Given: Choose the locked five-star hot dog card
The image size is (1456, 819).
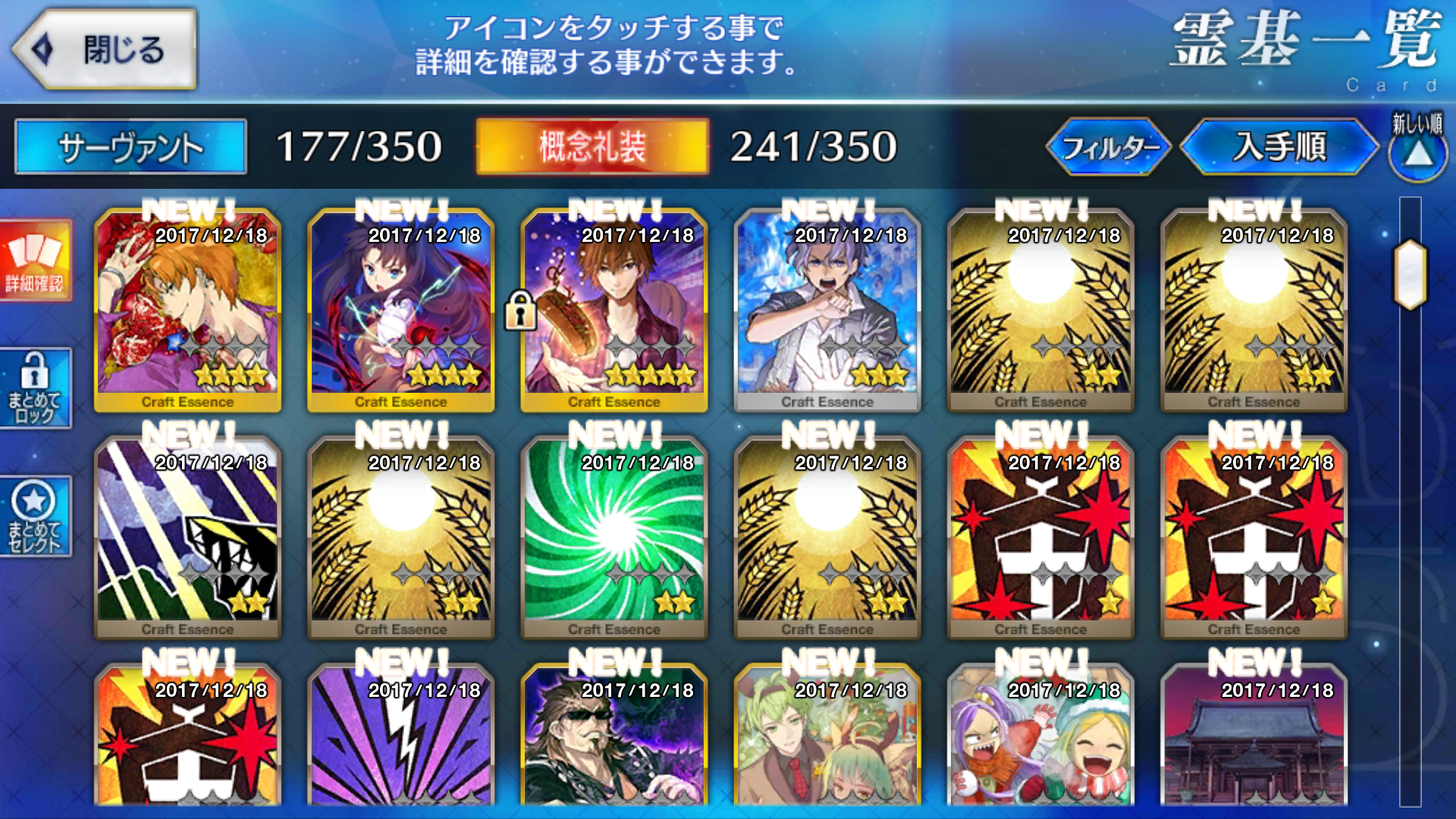Looking at the screenshot, I should click(x=614, y=311).
